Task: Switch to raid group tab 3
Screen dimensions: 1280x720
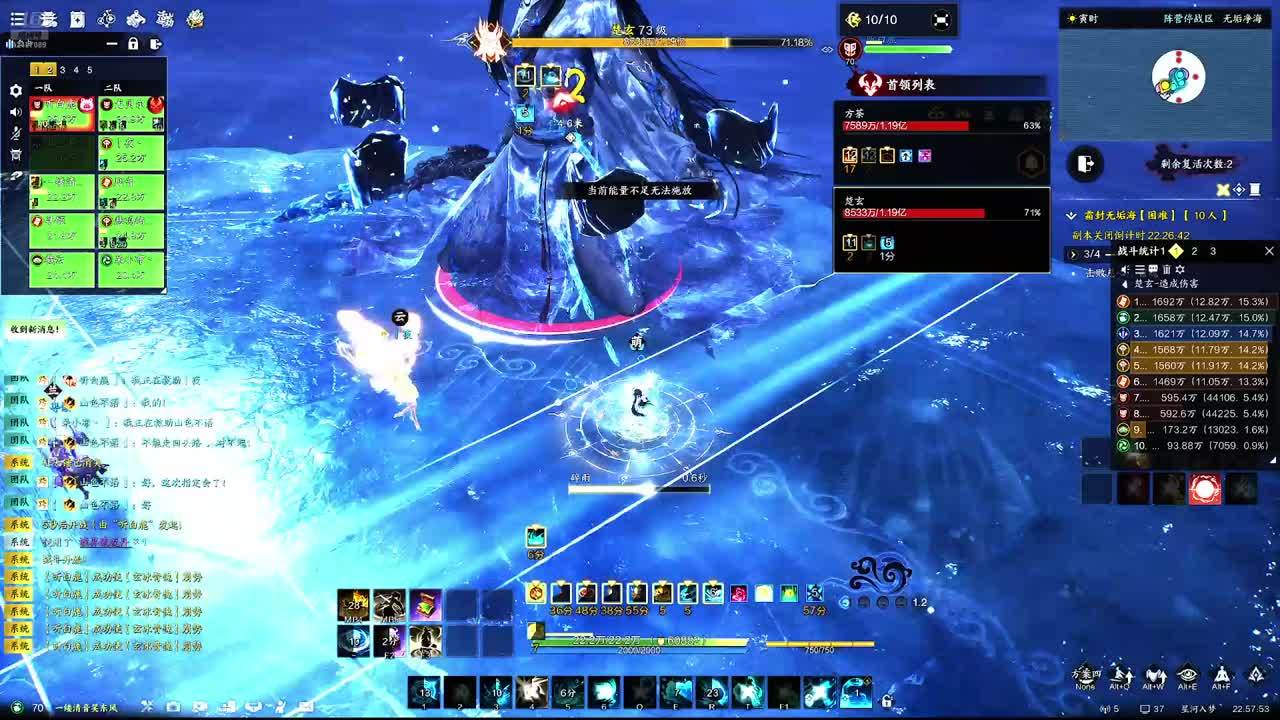Action: click(62, 70)
